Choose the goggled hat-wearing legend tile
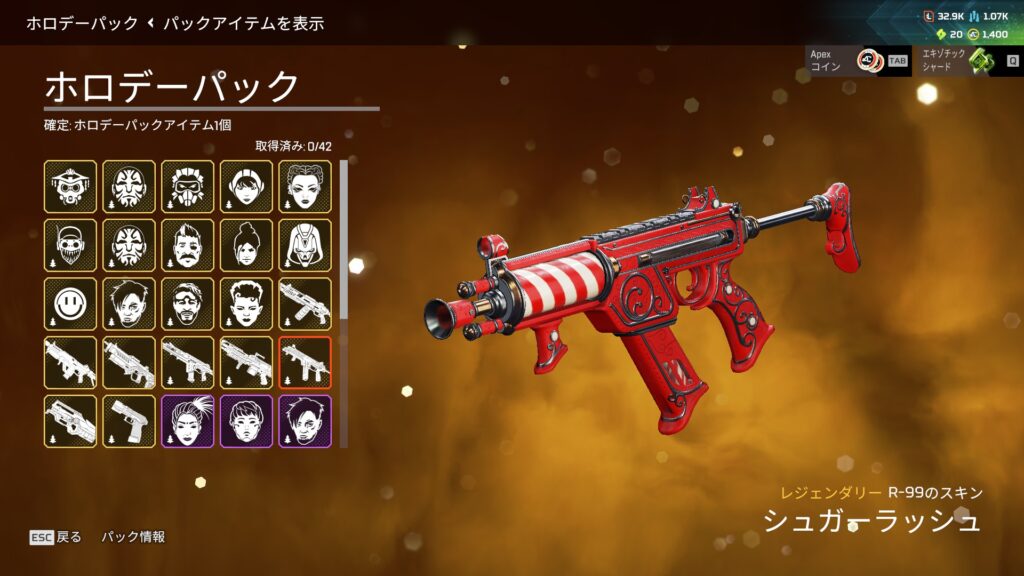The image size is (1024, 576). pyautogui.click(x=71, y=187)
